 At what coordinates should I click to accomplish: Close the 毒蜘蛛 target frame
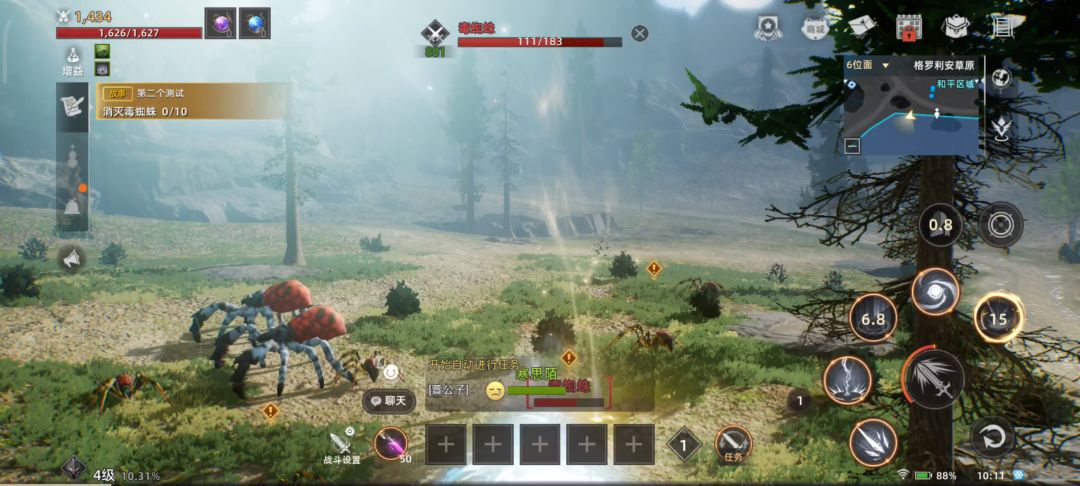pyautogui.click(x=640, y=33)
